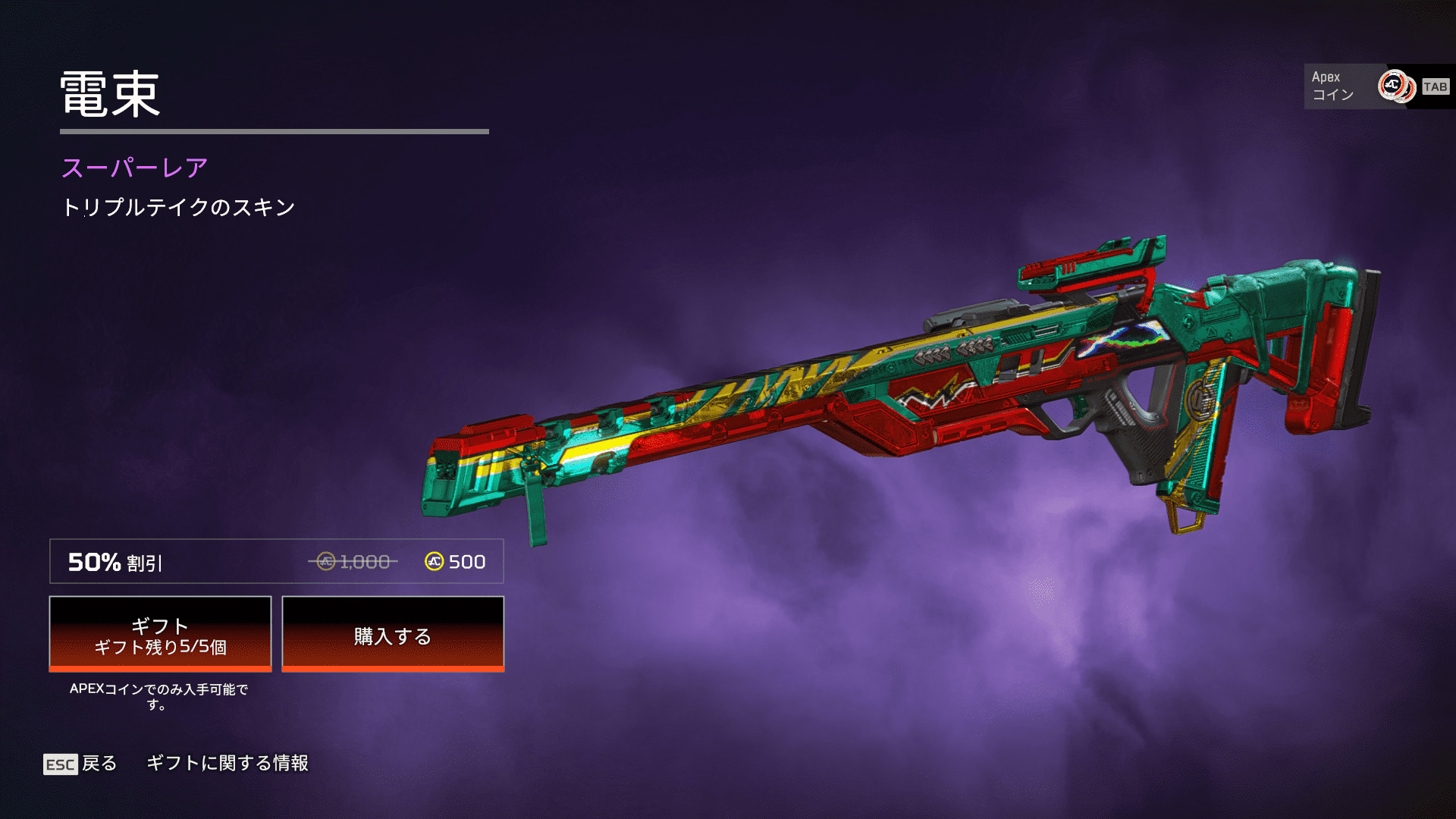Click the ギフト gift button
The height and width of the screenshot is (819, 1456).
click(160, 634)
